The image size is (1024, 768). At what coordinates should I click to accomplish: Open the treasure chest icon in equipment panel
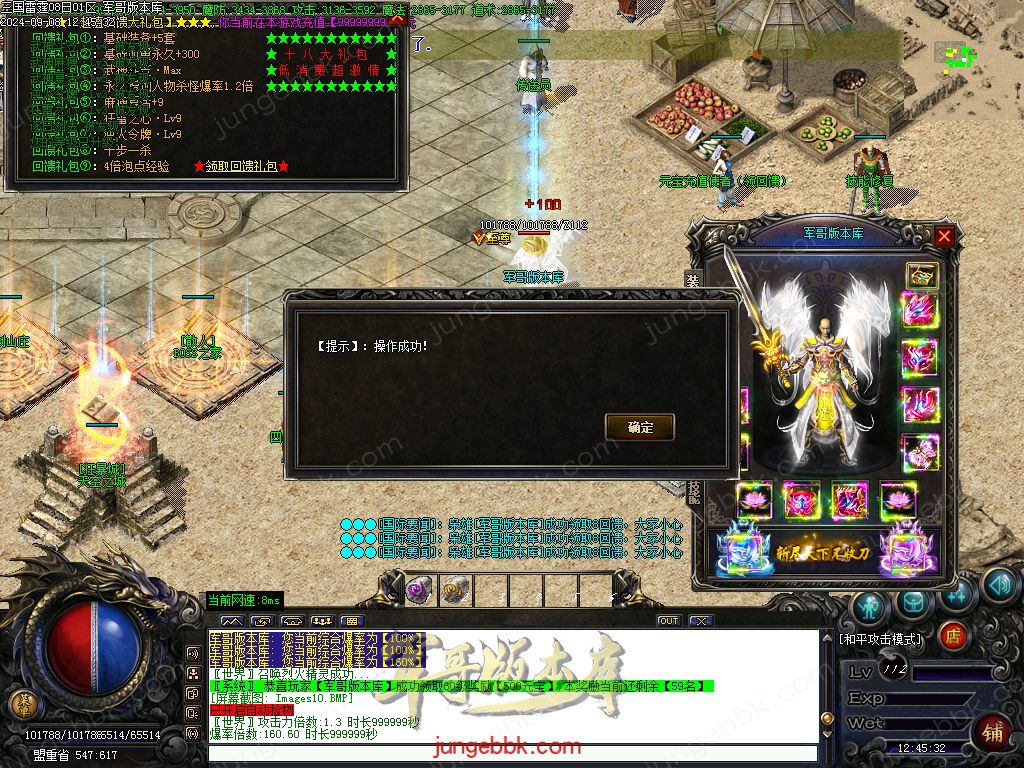click(x=921, y=275)
